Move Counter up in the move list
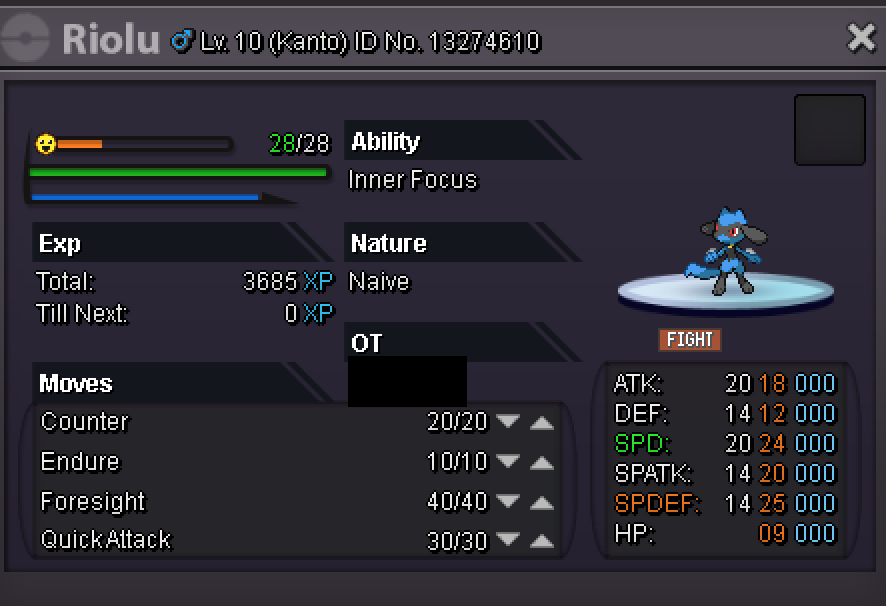The width and height of the screenshot is (886, 606). [x=541, y=422]
